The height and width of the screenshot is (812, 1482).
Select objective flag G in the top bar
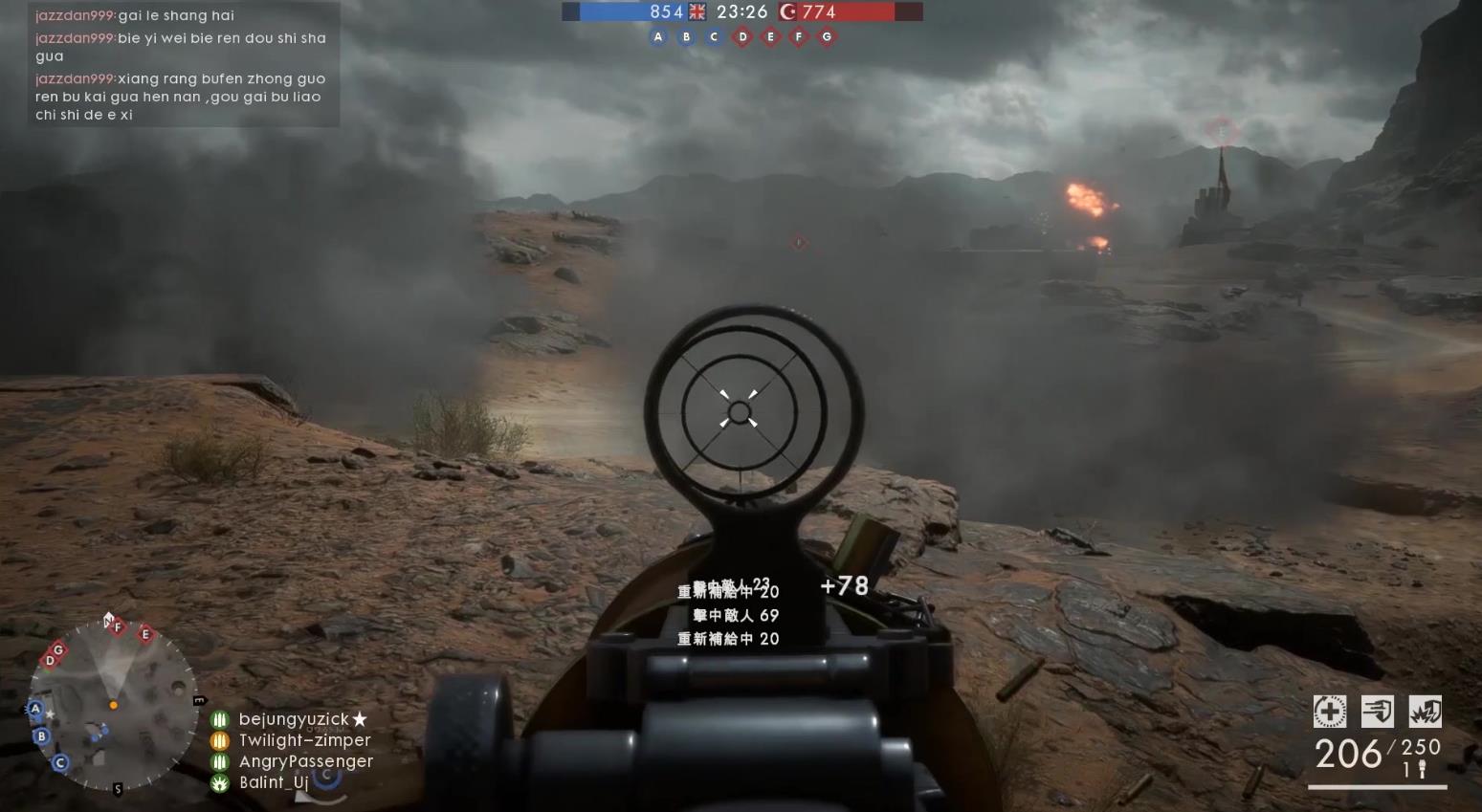[827, 37]
